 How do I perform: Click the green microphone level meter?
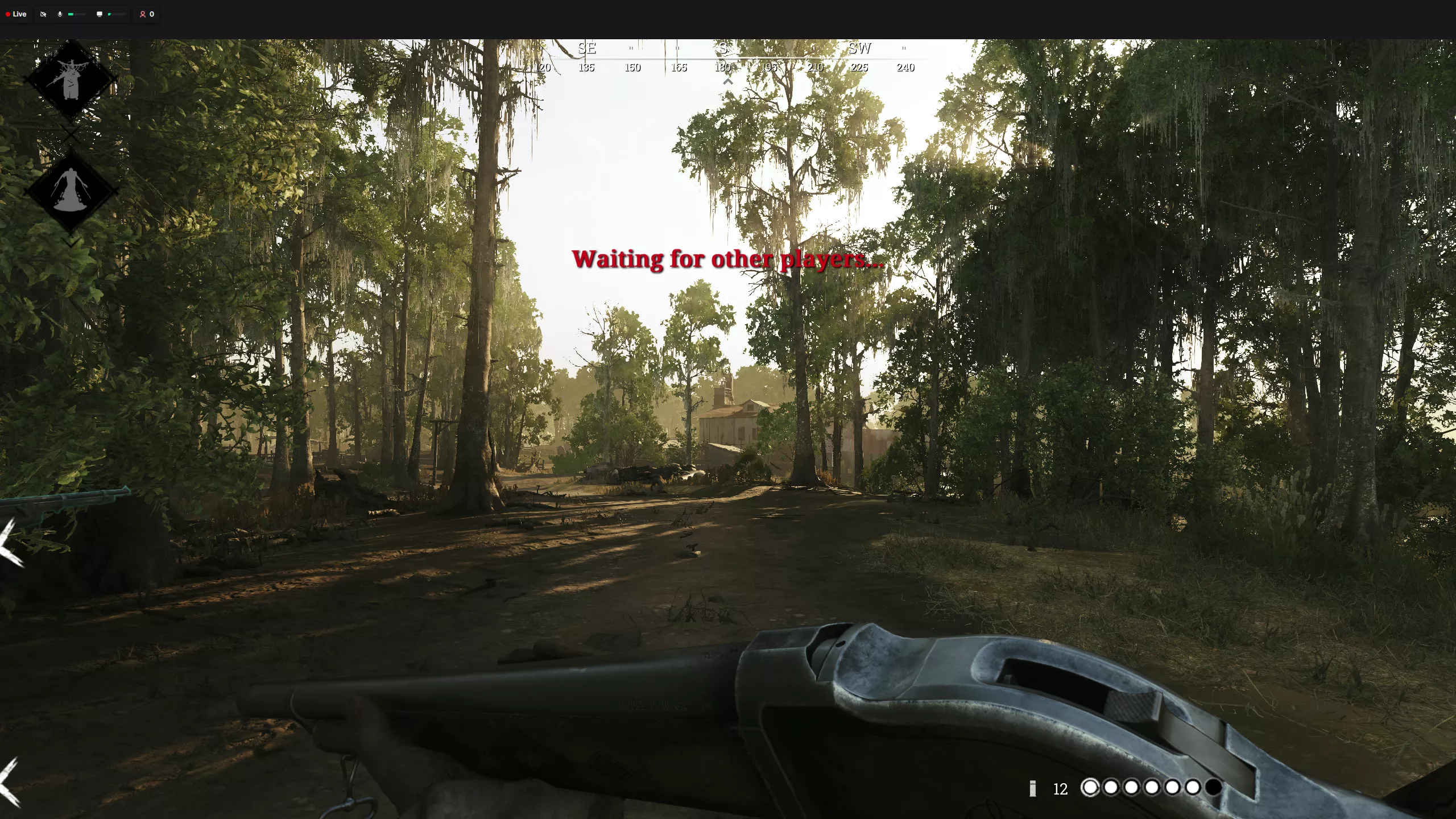tap(72, 14)
